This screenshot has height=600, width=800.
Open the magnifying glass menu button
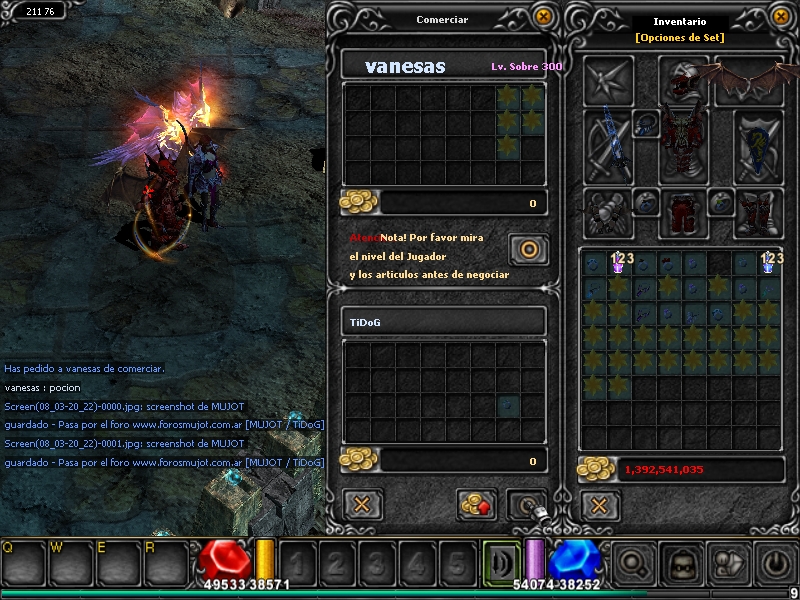click(x=633, y=565)
